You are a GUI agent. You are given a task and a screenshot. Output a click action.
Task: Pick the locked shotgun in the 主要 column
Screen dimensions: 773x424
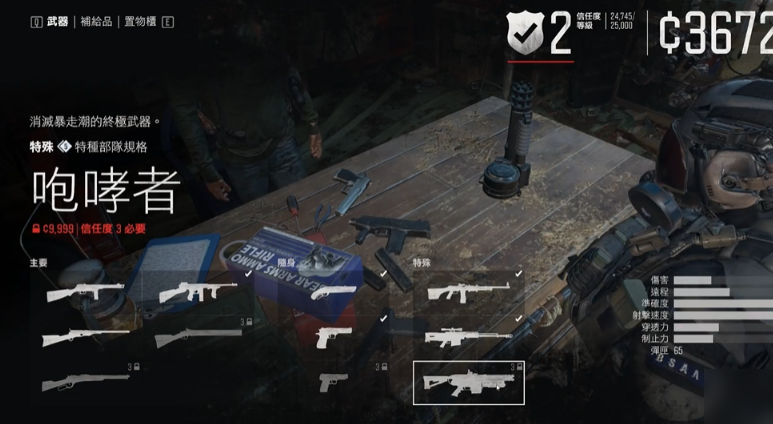[198, 337]
